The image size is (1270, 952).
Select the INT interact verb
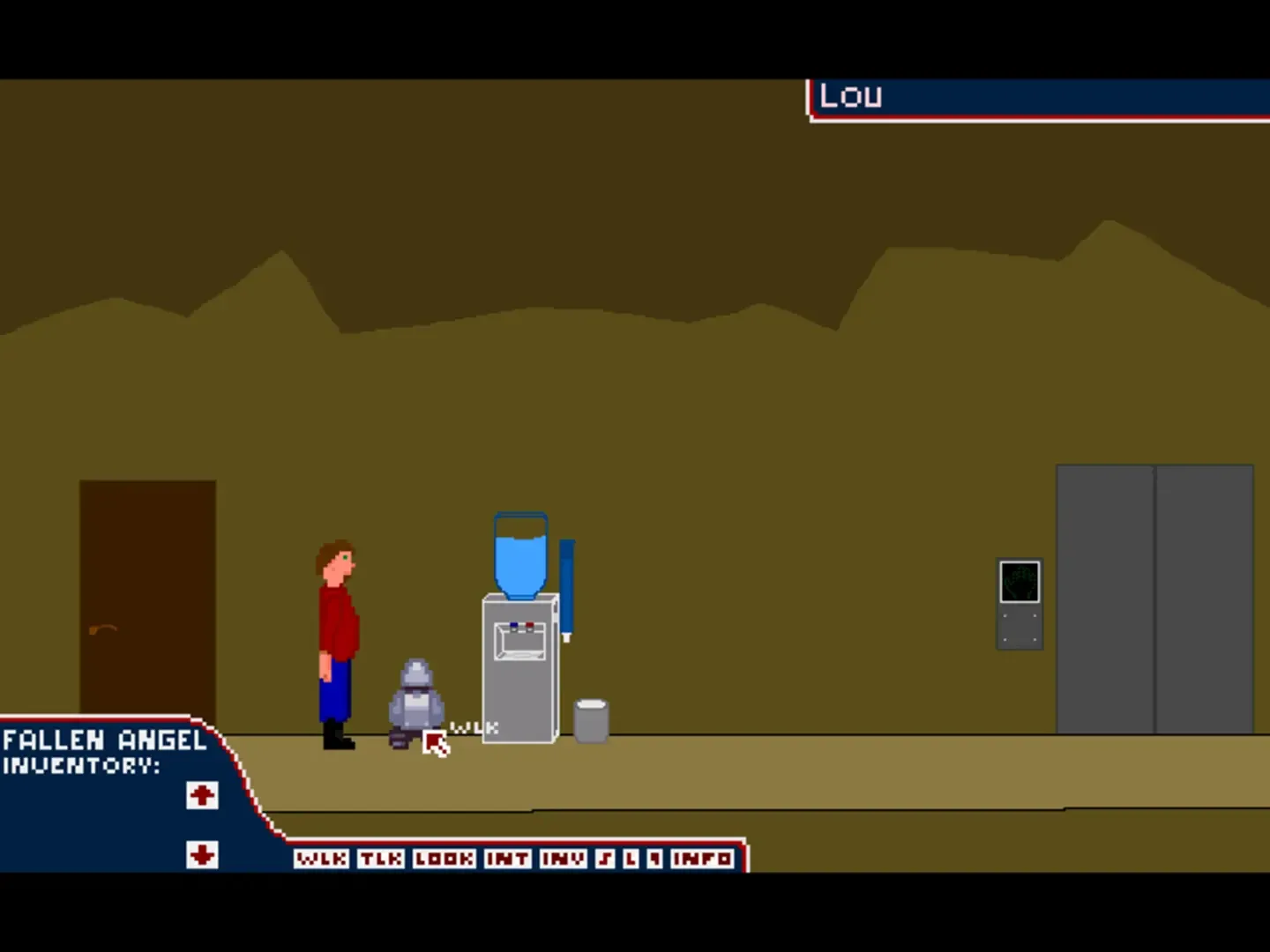click(507, 858)
